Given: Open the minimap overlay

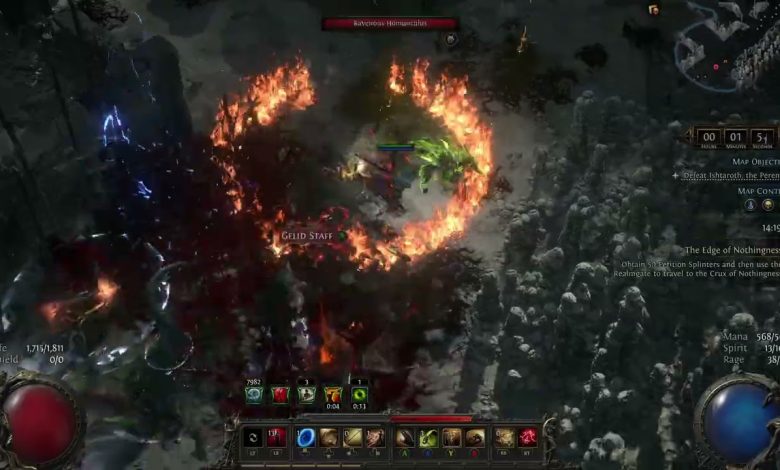Looking at the screenshot, I should click(723, 44).
